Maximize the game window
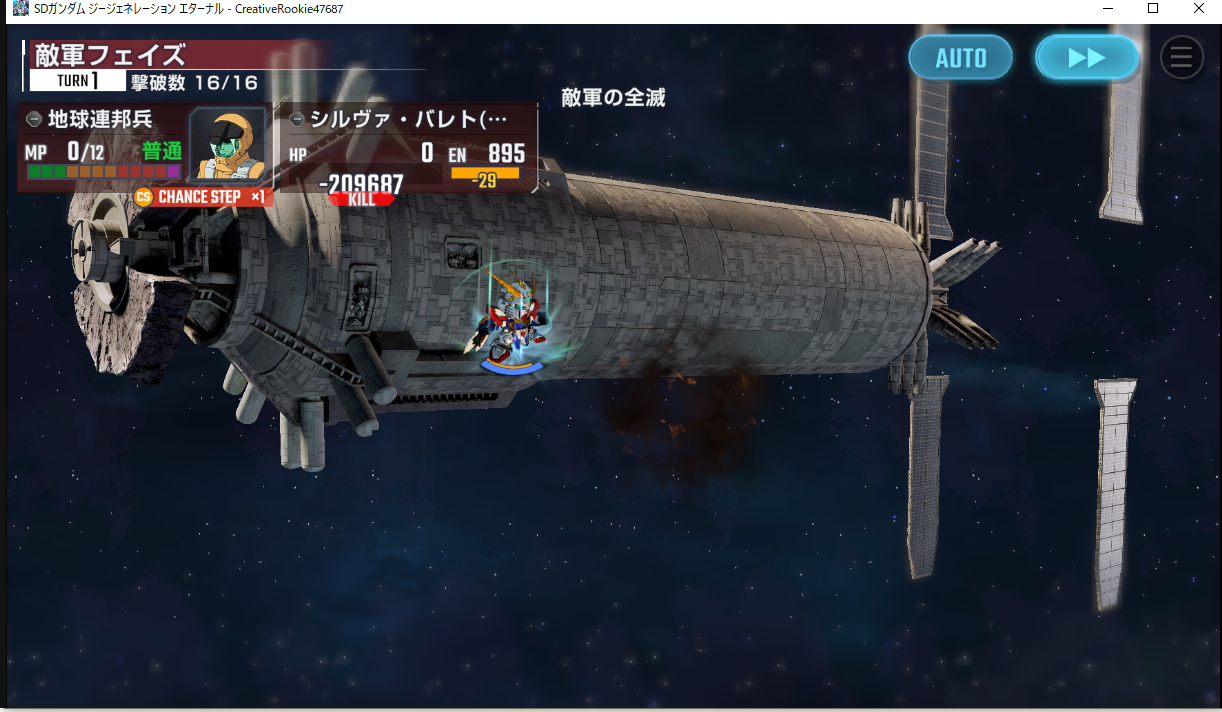 [x=1153, y=9]
